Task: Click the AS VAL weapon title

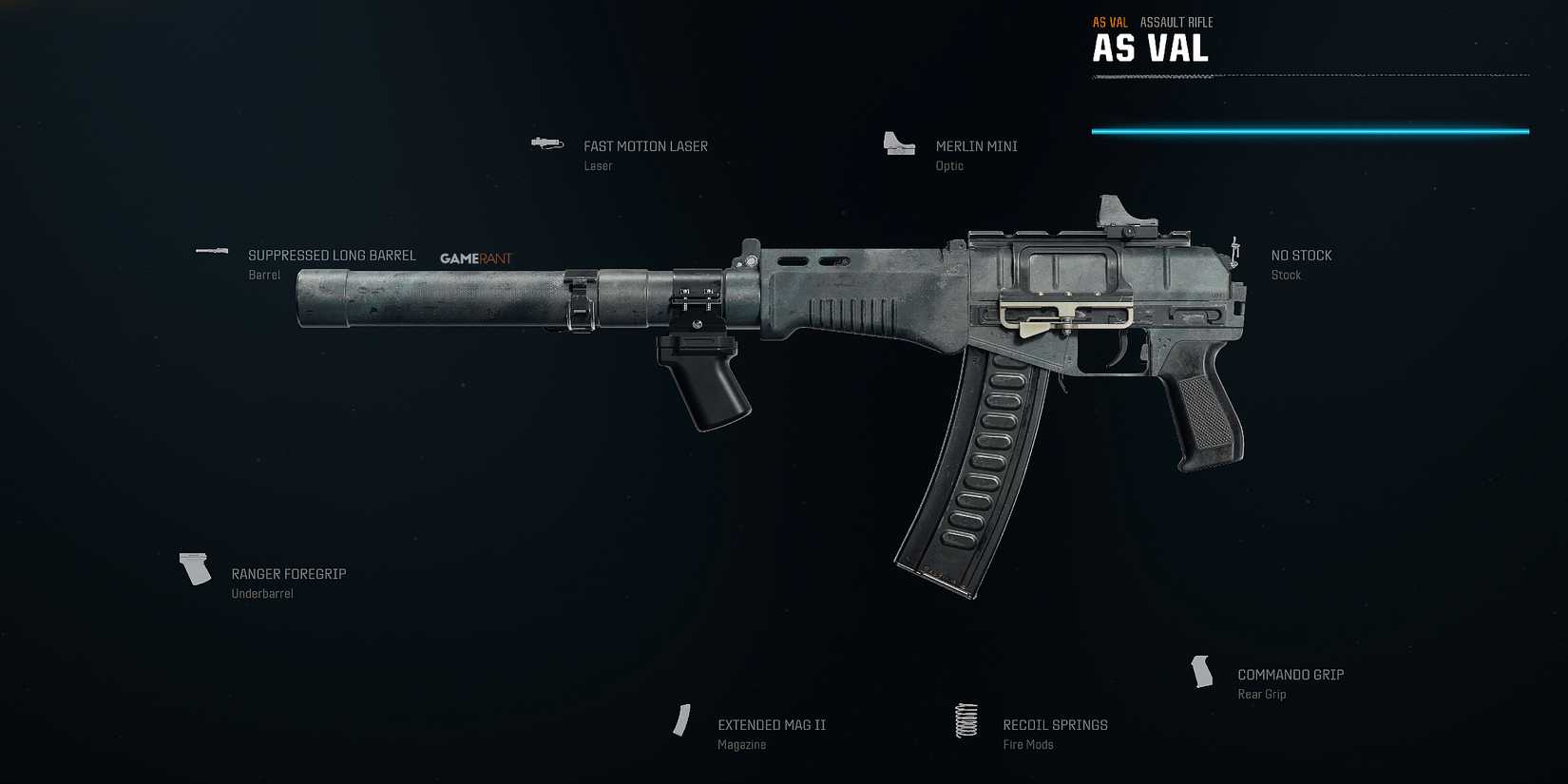Action: [x=1151, y=47]
